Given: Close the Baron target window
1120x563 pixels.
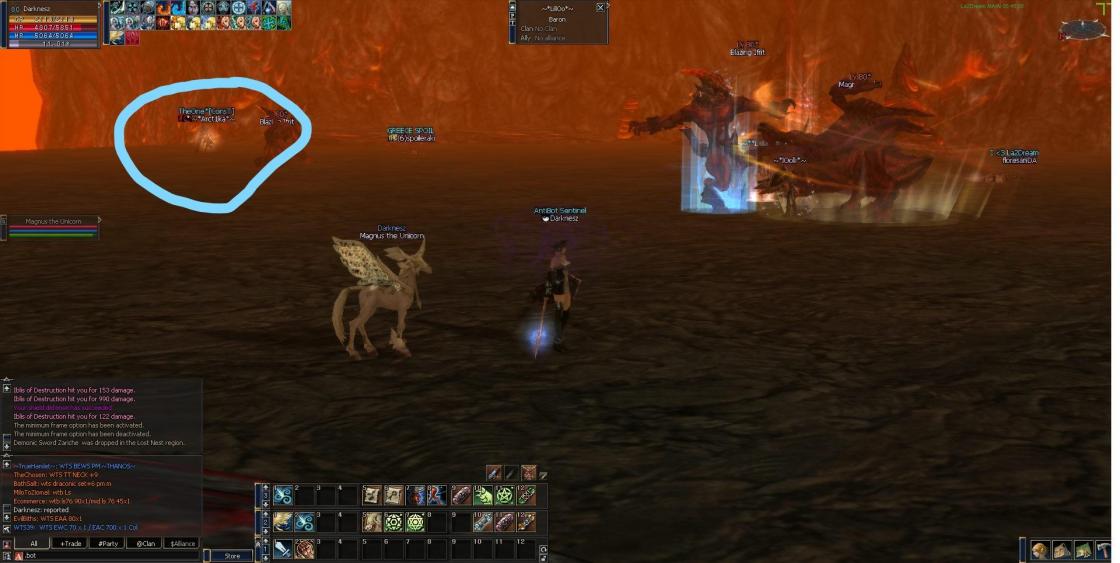Looking at the screenshot, I should [600, 7].
